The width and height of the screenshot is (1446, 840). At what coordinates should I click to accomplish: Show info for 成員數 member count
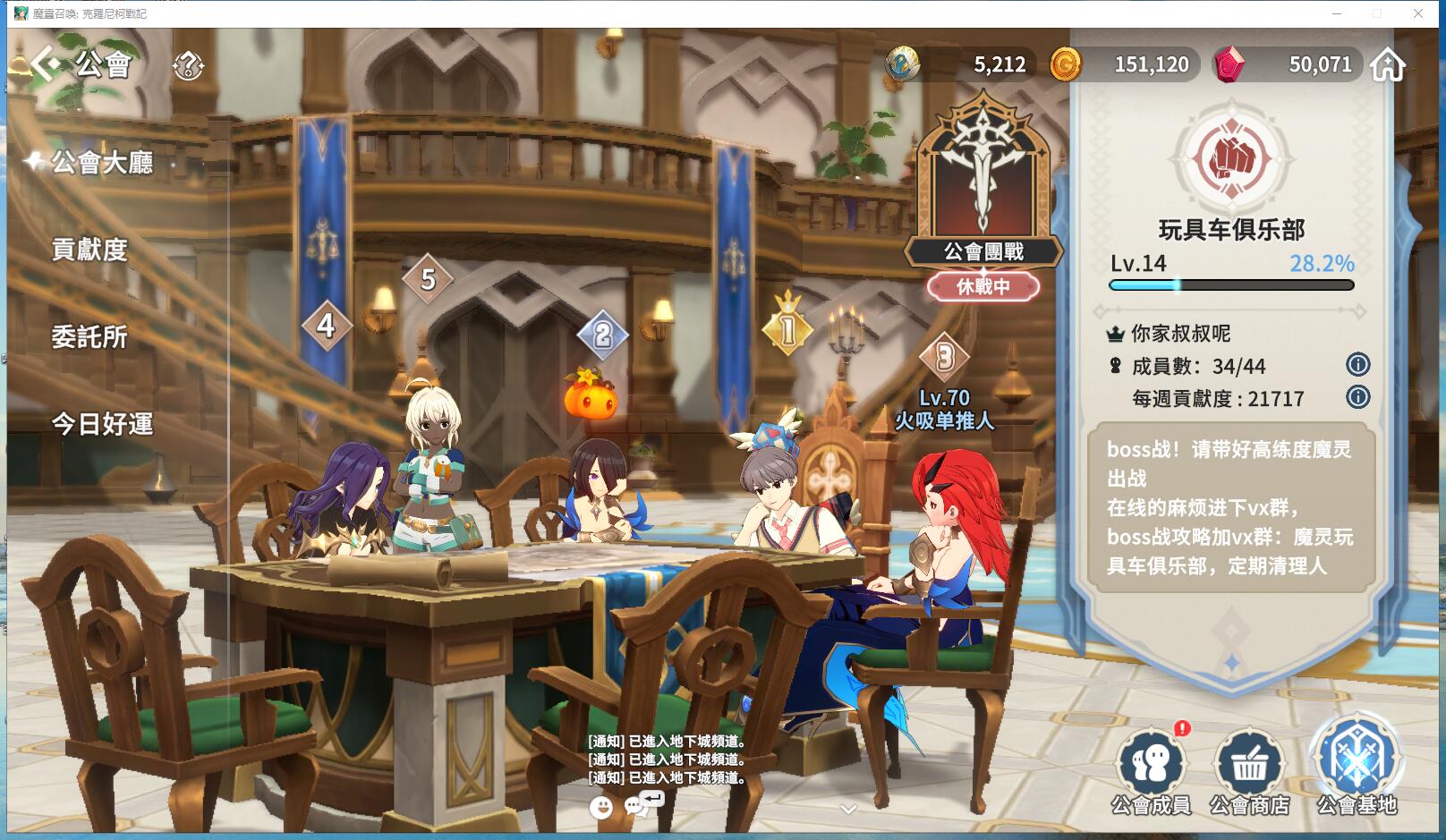tap(1357, 364)
